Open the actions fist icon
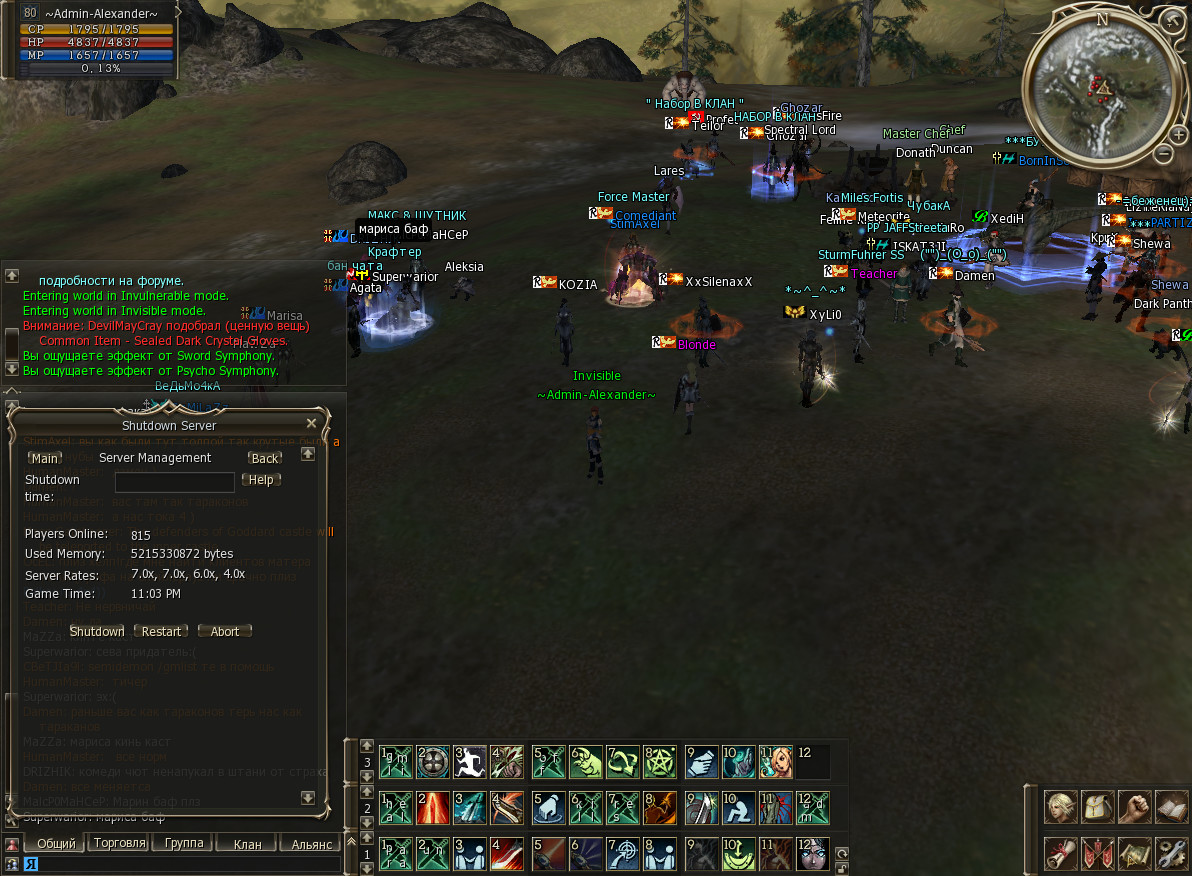 (x=1134, y=807)
